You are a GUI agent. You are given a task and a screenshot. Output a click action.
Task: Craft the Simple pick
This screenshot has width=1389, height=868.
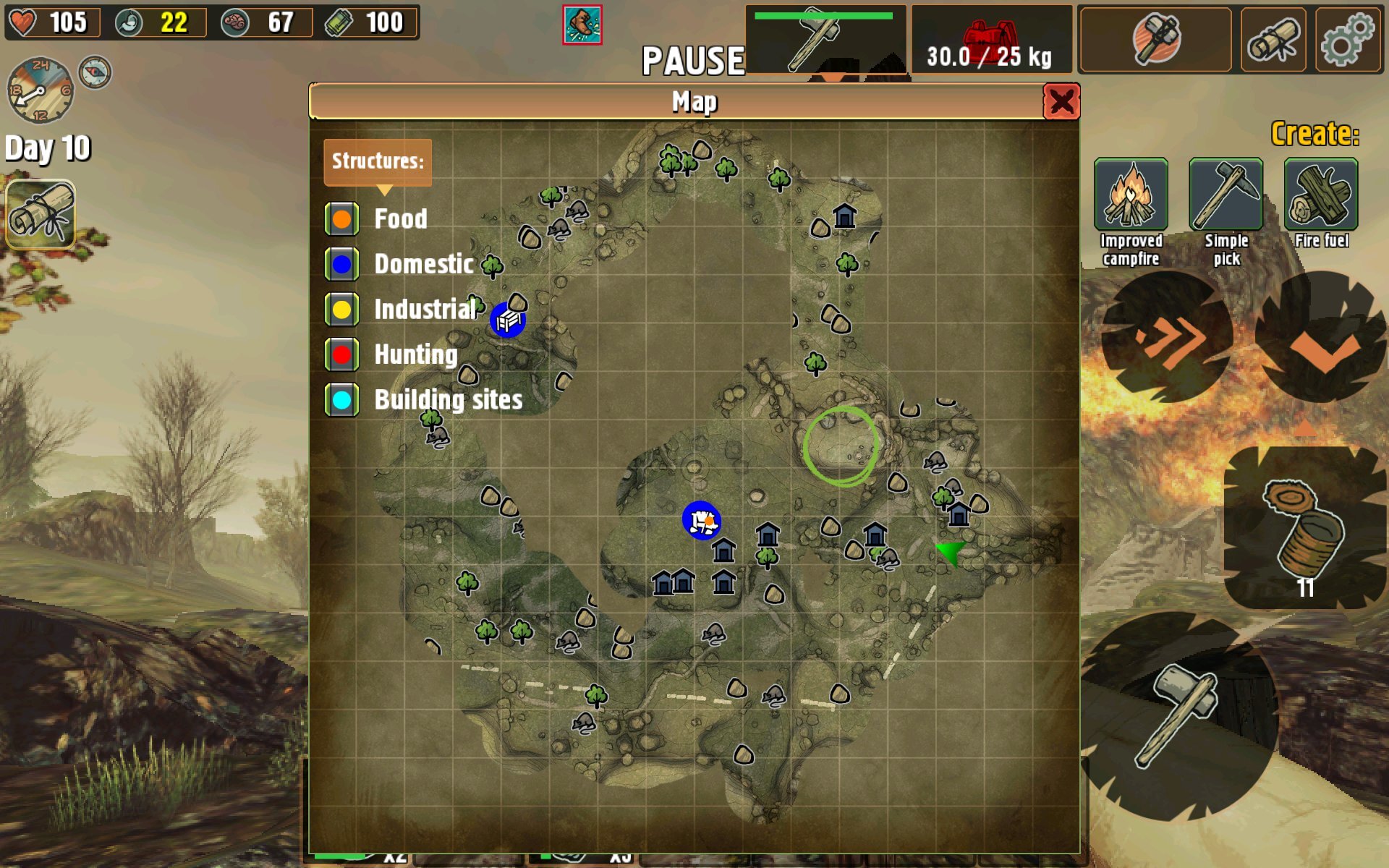pyautogui.click(x=1226, y=195)
